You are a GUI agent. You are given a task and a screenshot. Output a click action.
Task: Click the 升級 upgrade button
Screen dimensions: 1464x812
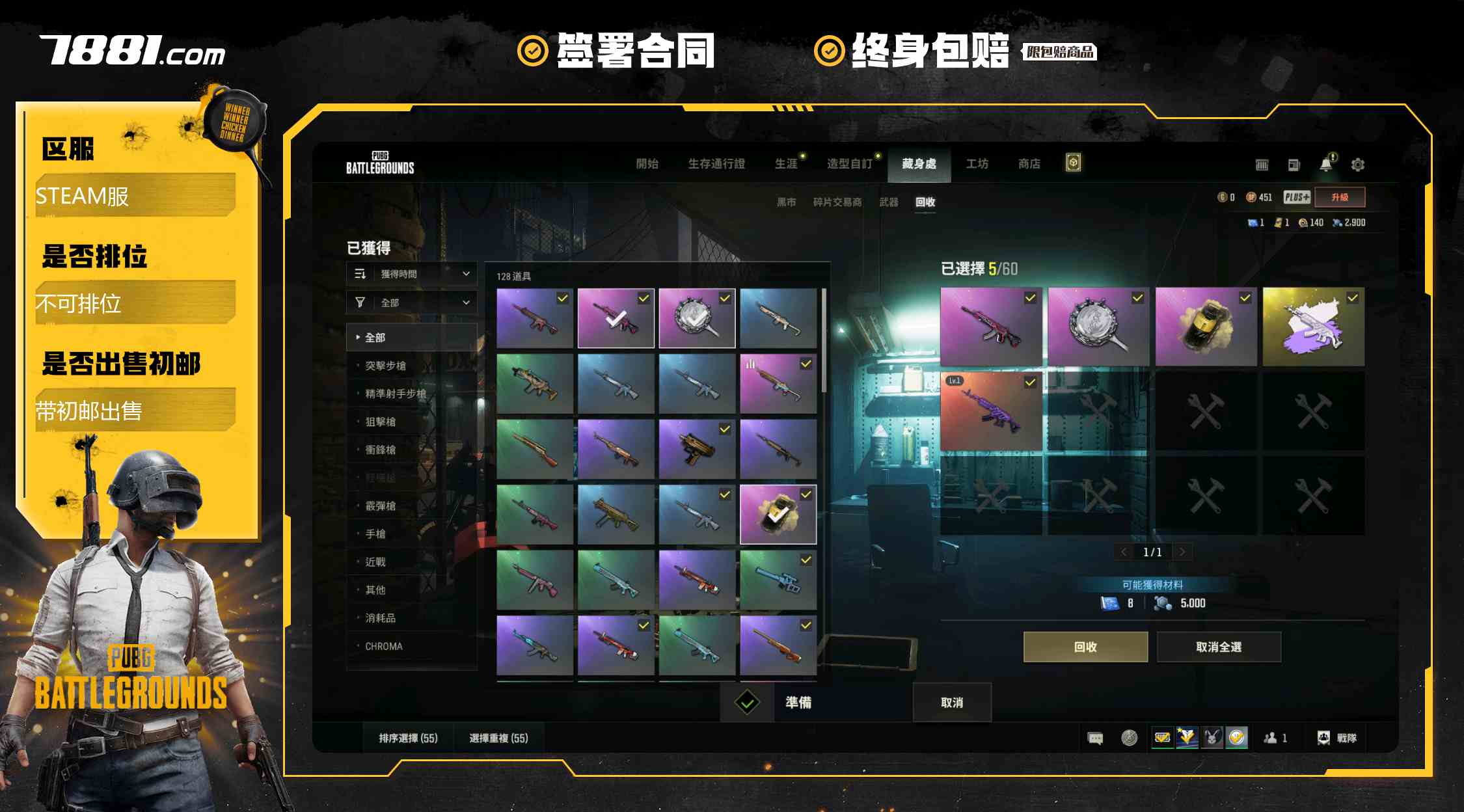(1339, 197)
